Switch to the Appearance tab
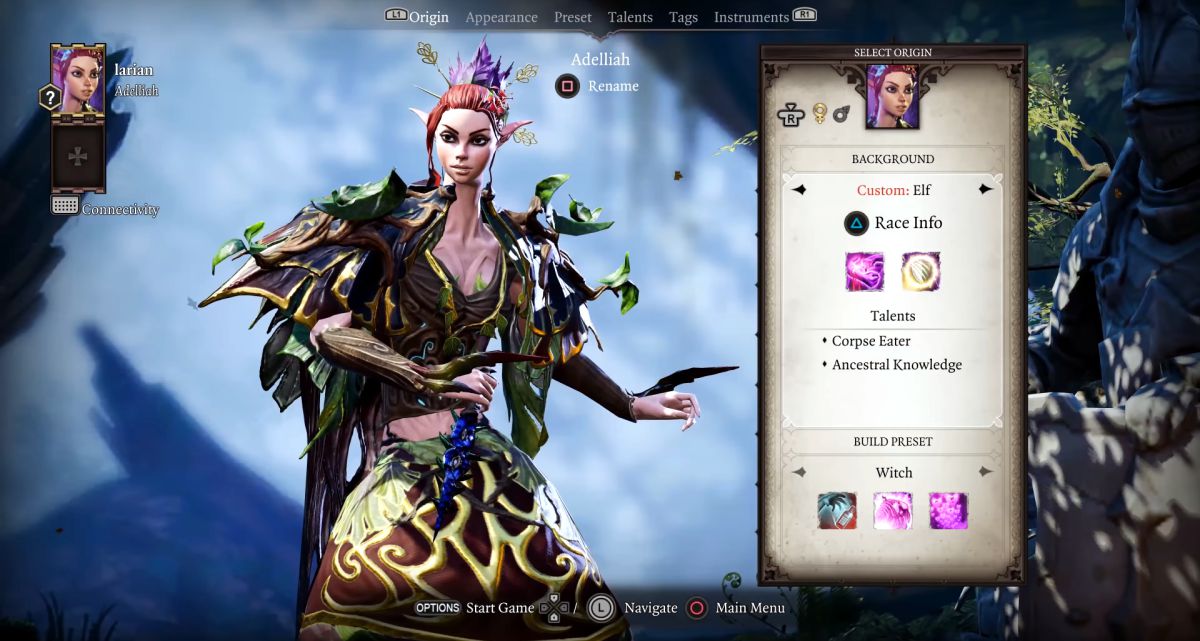Screen dimensions: 1200x641 501,17
